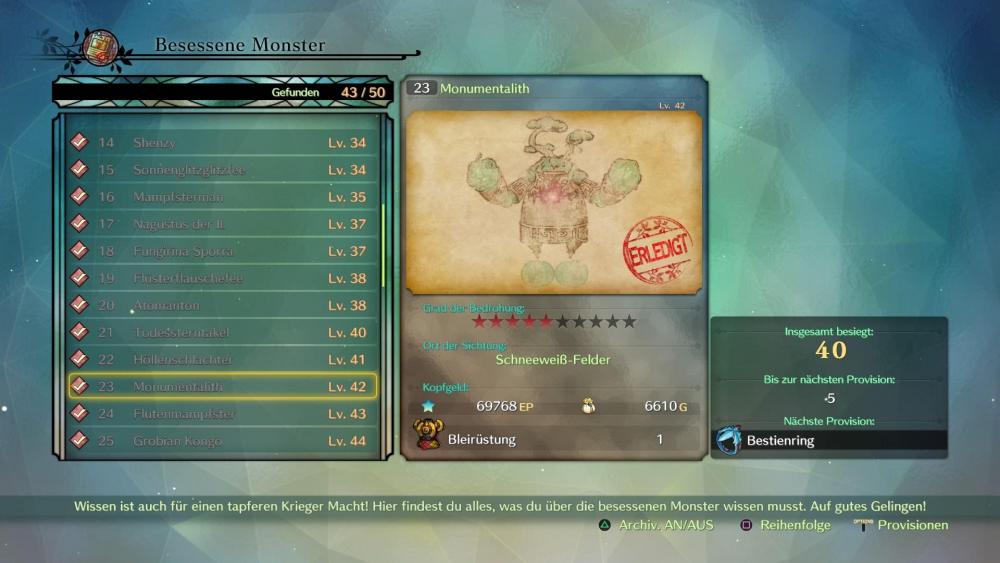This screenshot has height=563, width=1000.
Task: Choose entry 19 Flüsterflauschefee
Action: 222,278
